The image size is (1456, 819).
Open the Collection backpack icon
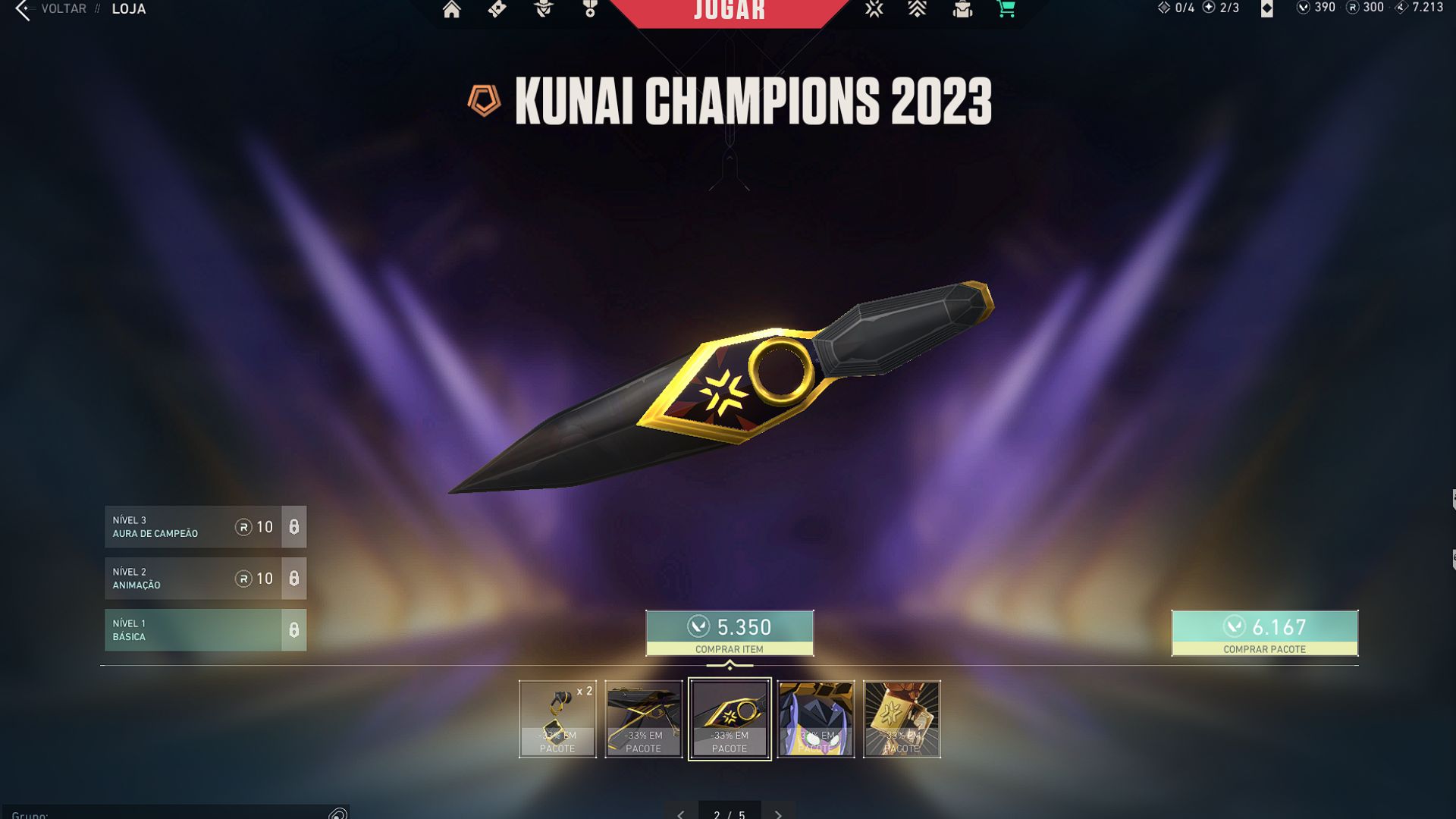pyautogui.click(x=961, y=11)
